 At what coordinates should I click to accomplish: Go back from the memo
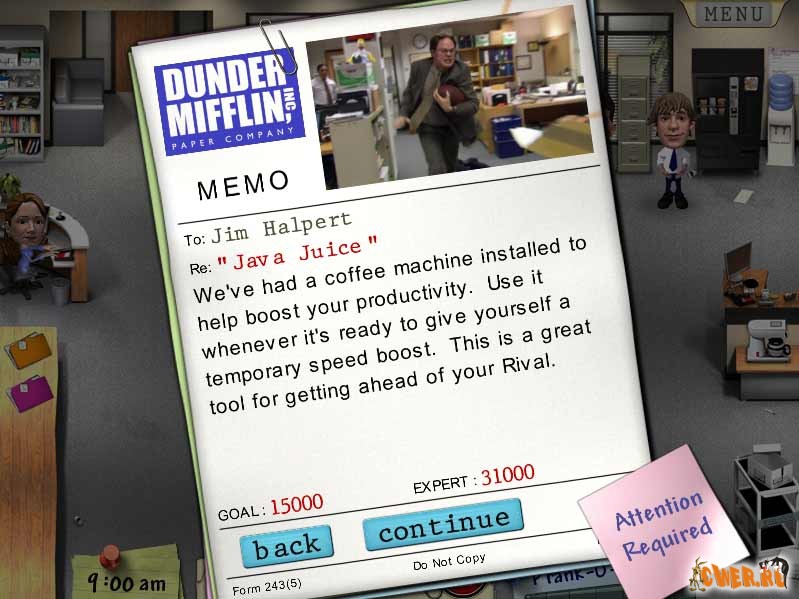[x=286, y=545]
